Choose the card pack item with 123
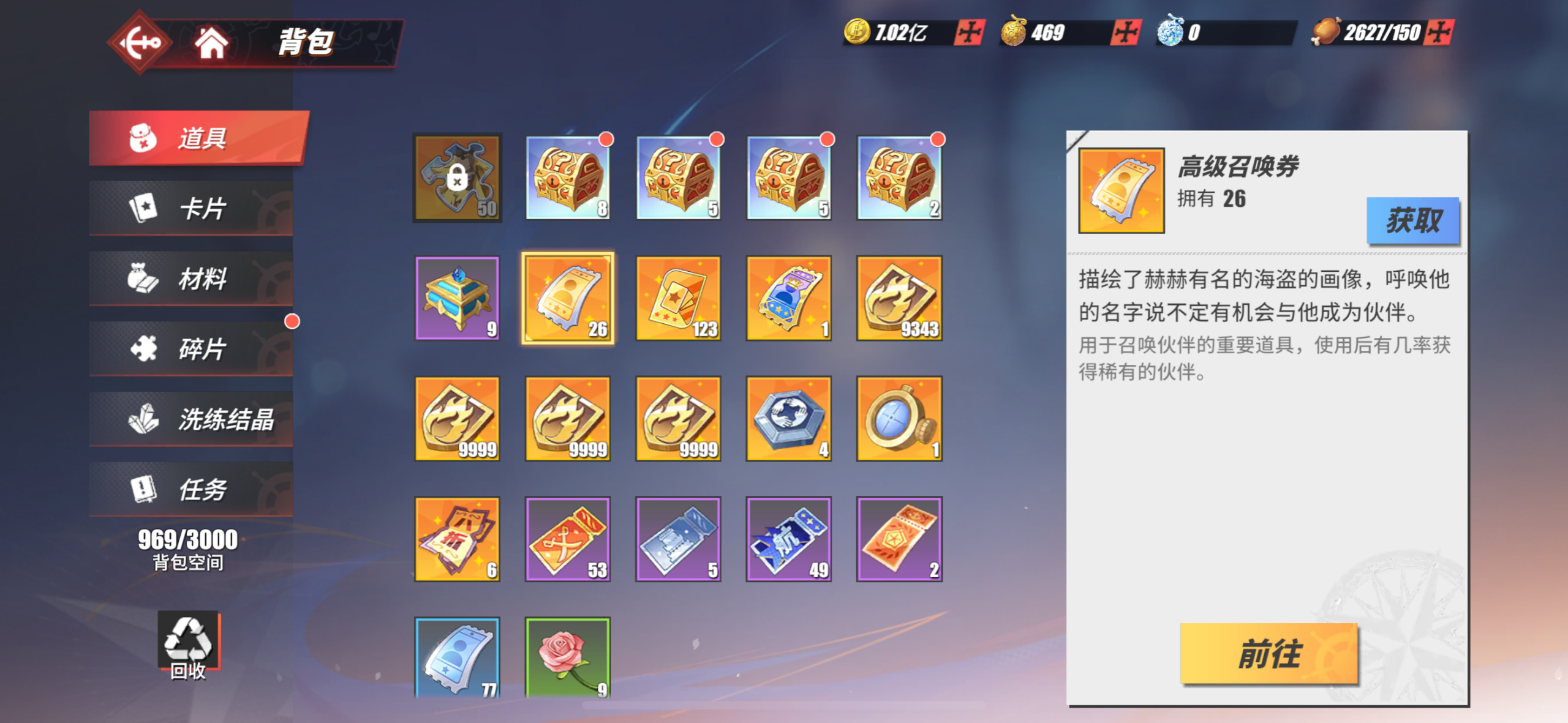1568x723 pixels. [x=678, y=298]
